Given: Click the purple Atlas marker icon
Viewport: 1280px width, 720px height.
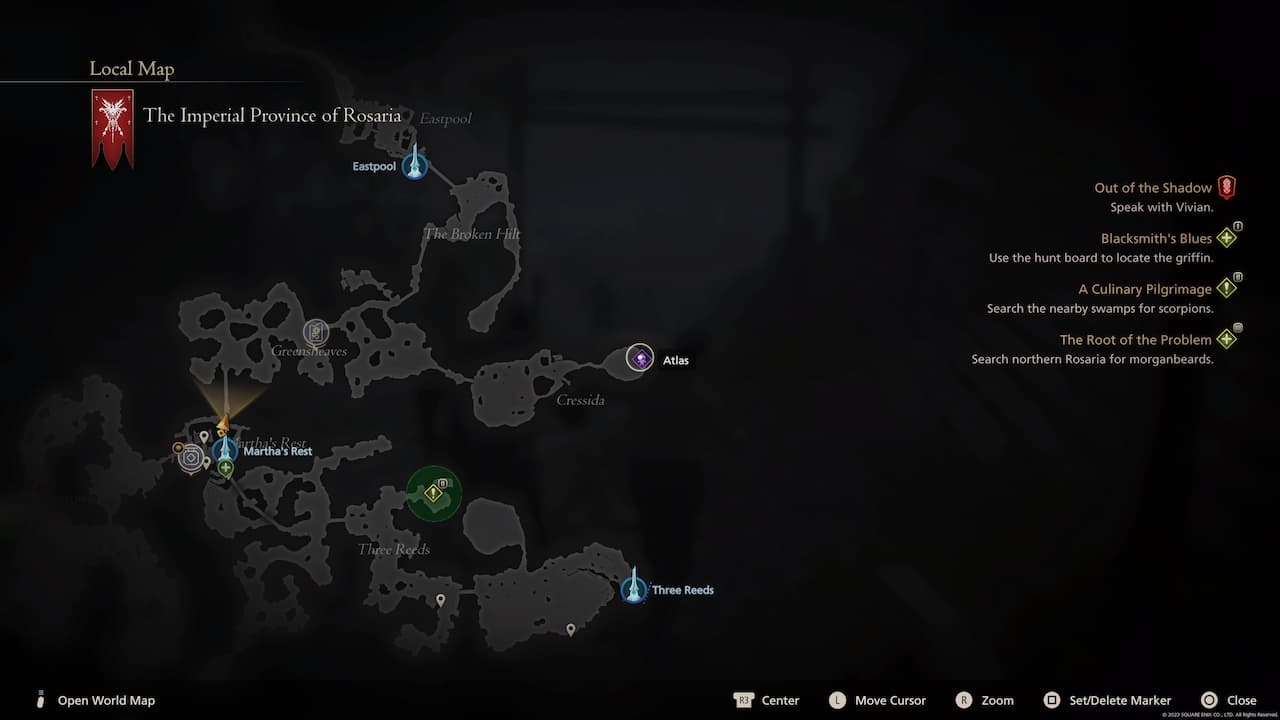Looking at the screenshot, I should [639, 357].
